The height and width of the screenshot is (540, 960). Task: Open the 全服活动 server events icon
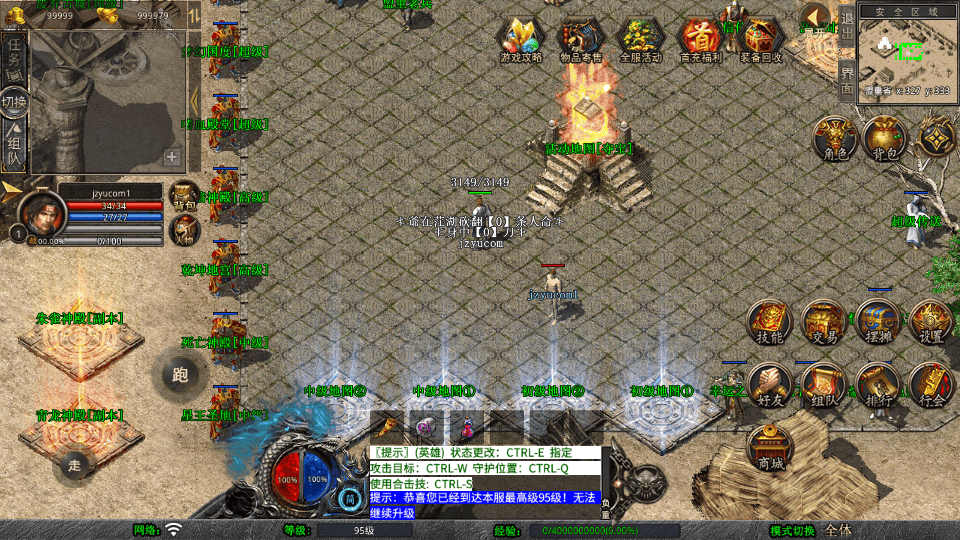click(x=641, y=39)
